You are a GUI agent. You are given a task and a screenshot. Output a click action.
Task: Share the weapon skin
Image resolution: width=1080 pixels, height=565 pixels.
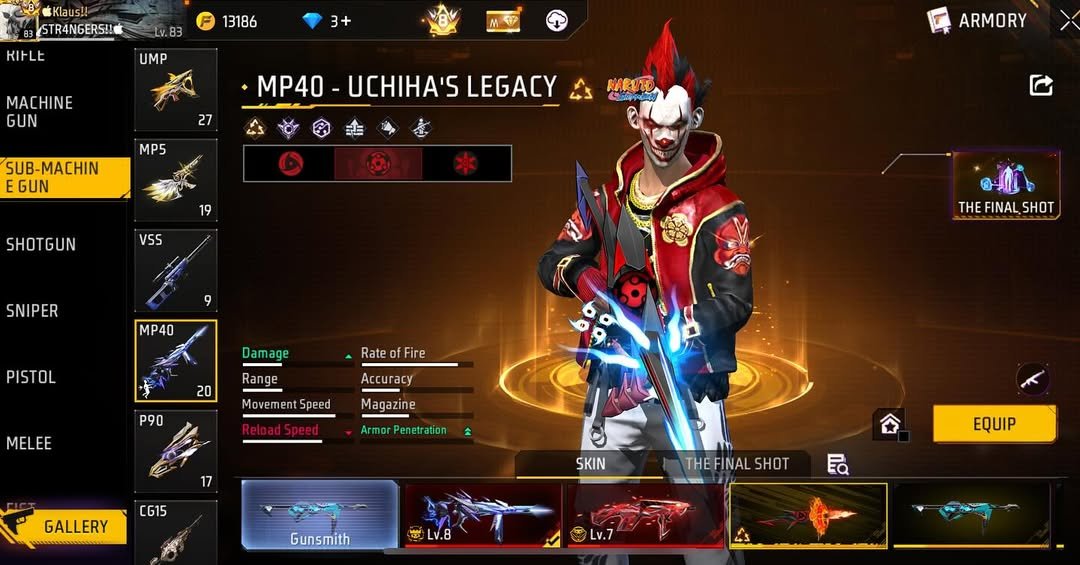(x=1041, y=86)
